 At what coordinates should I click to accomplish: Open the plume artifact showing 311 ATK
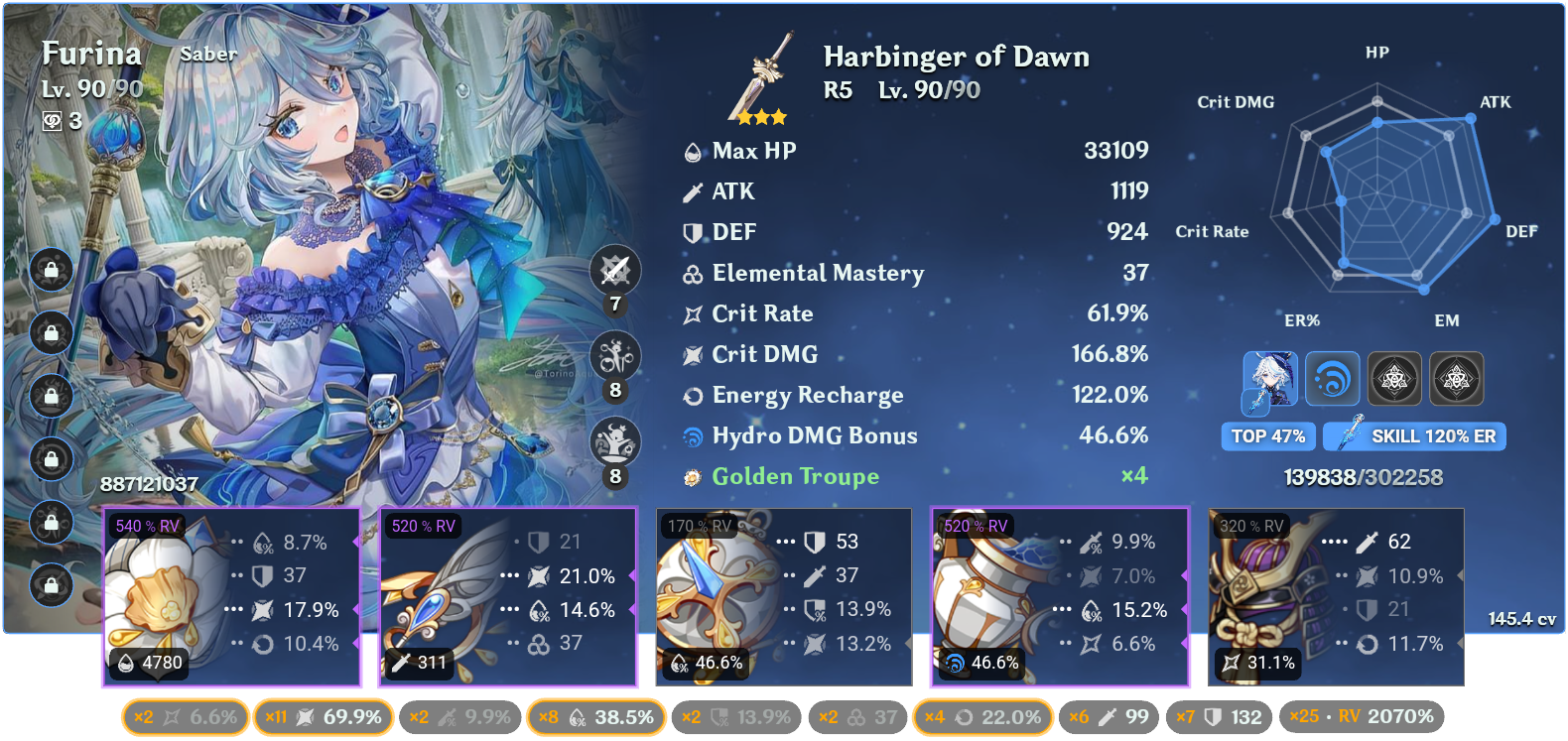[508, 595]
